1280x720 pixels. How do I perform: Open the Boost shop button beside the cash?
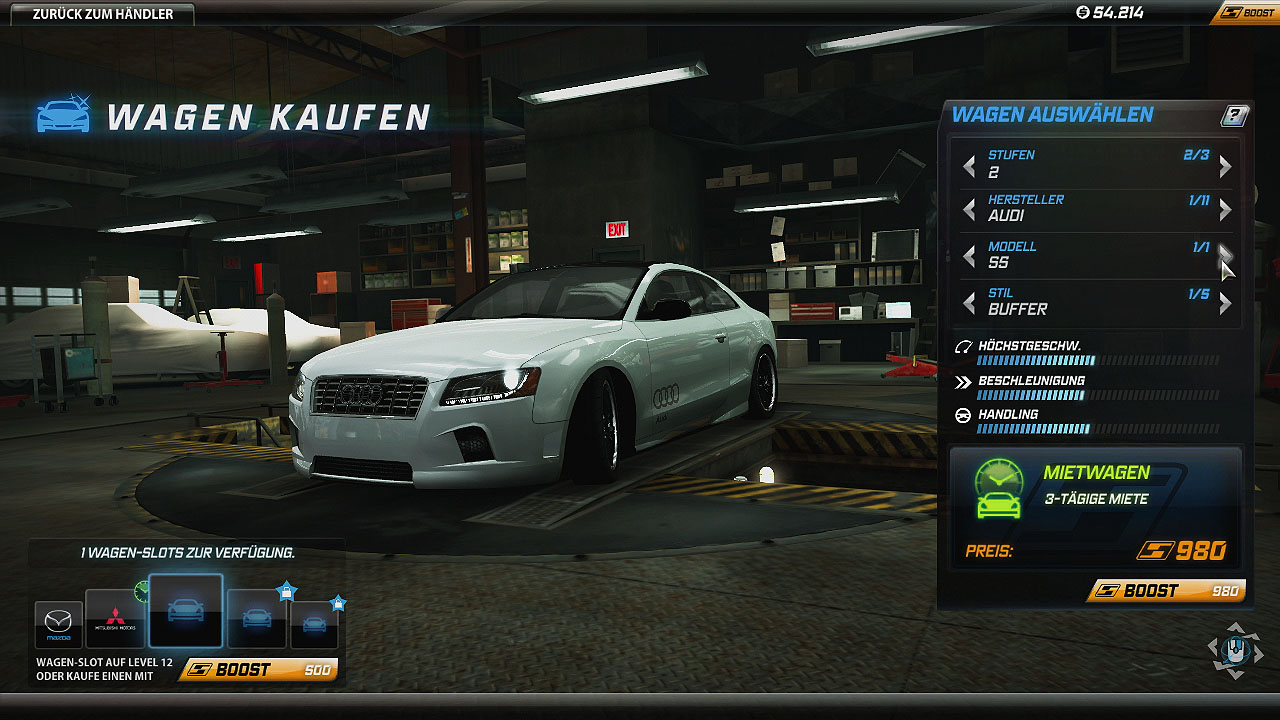tap(1244, 13)
